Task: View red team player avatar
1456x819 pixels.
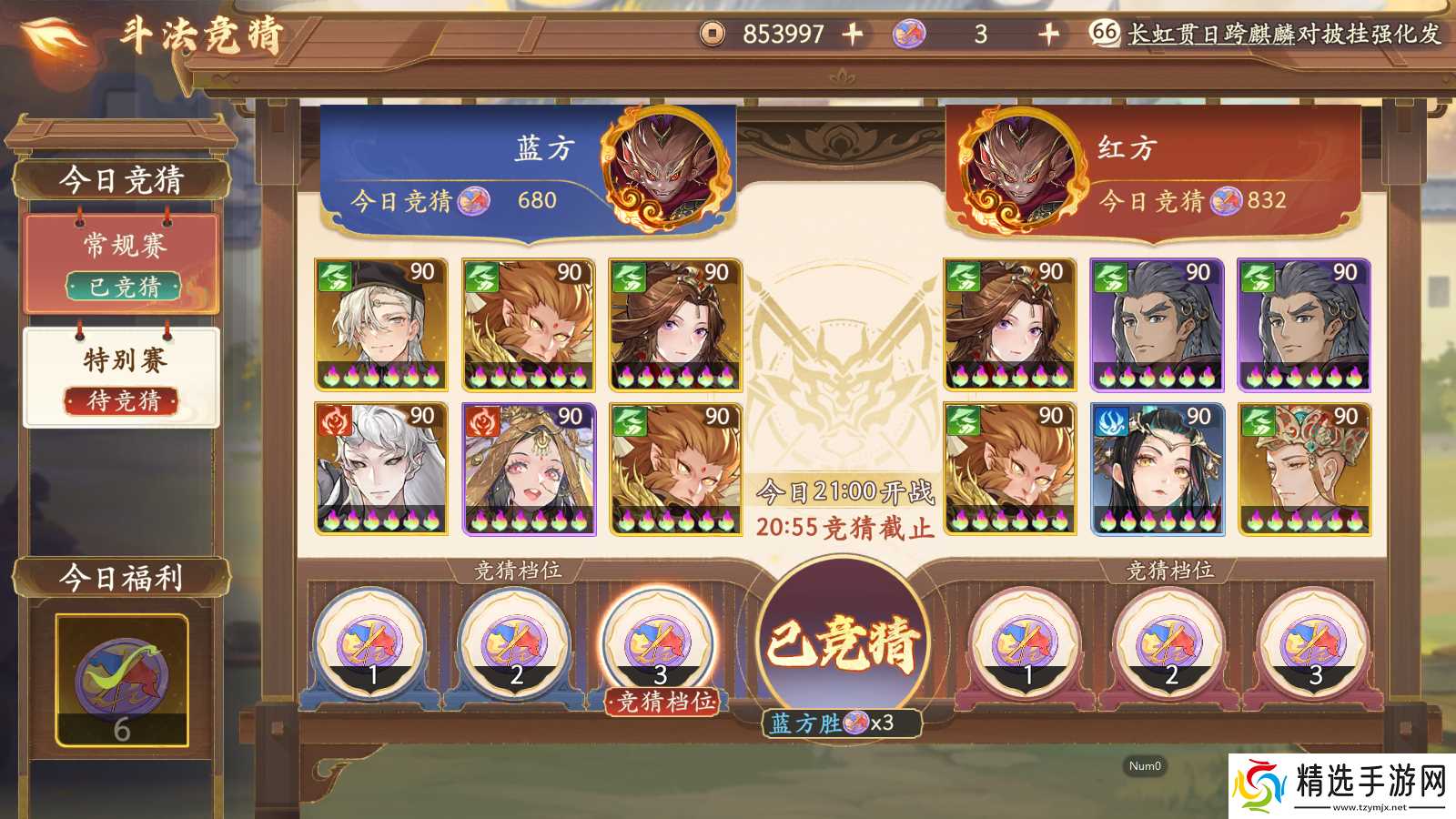Action: 1022,168
